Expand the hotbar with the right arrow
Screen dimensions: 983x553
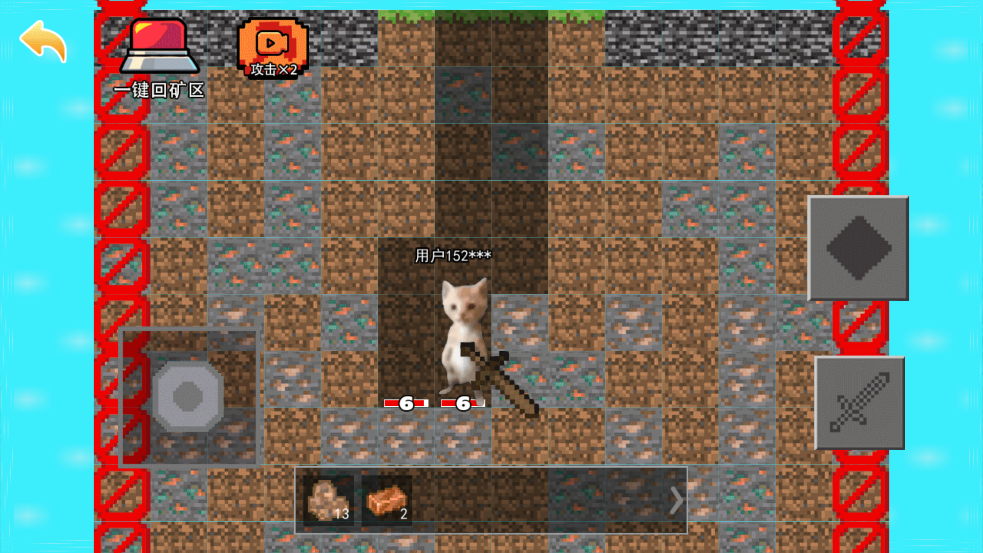click(677, 500)
